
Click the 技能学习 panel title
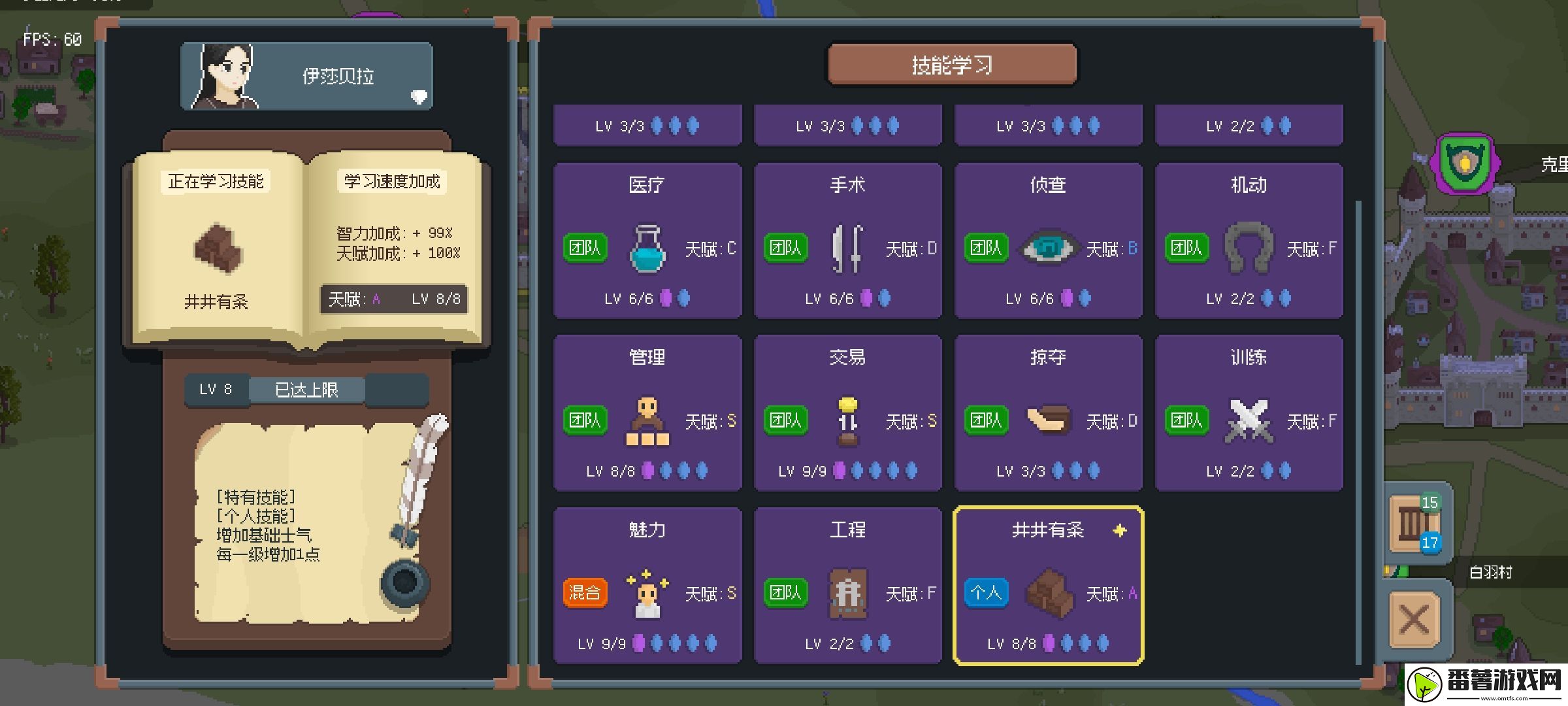[951, 65]
